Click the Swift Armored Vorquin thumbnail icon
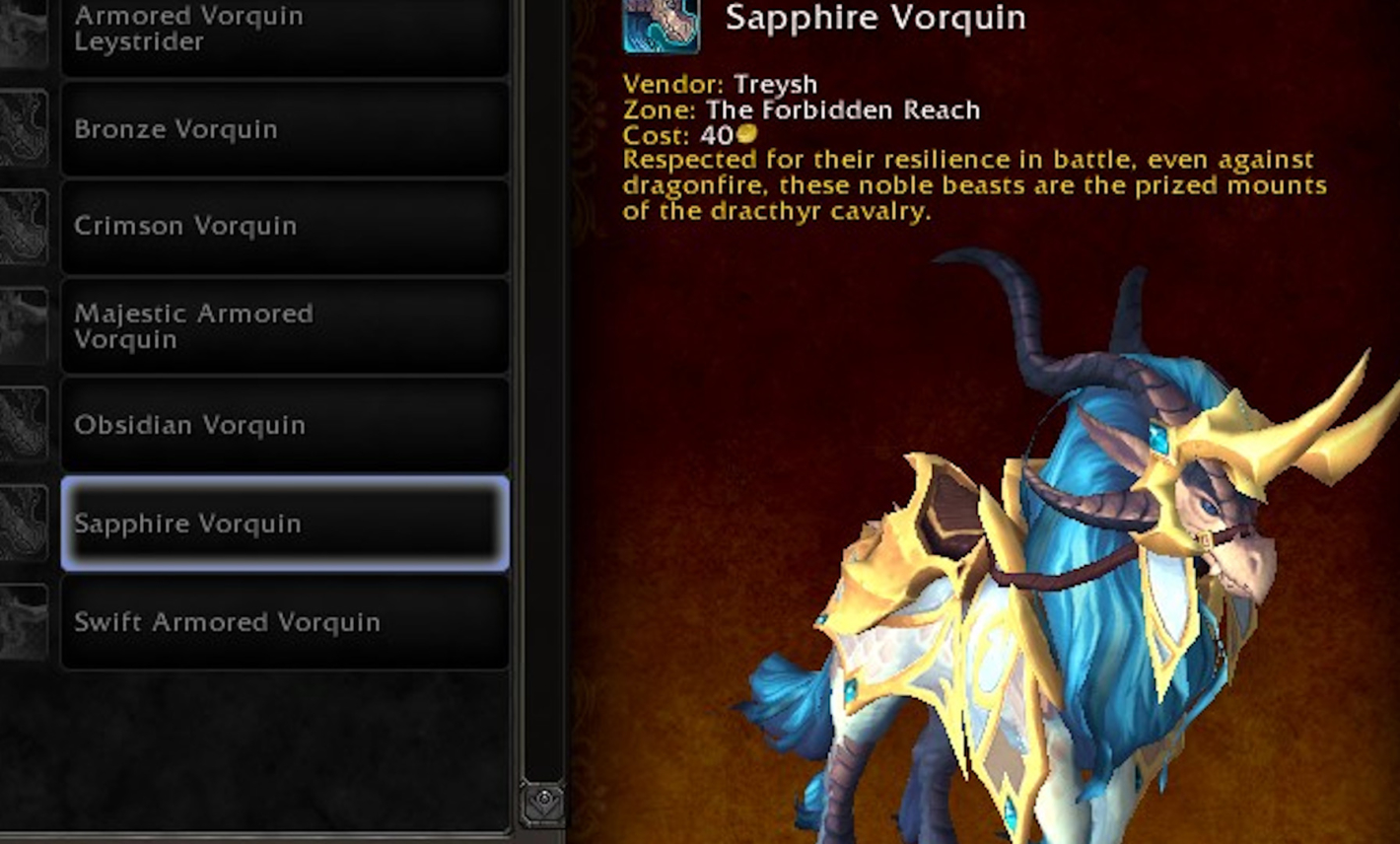This screenshot has height=844, width=1400. point(25,622)
